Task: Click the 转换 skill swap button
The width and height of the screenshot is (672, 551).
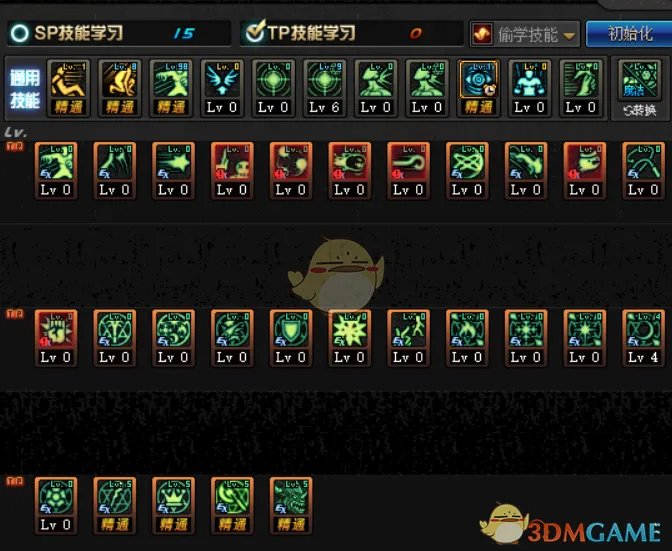Action: 637,88
